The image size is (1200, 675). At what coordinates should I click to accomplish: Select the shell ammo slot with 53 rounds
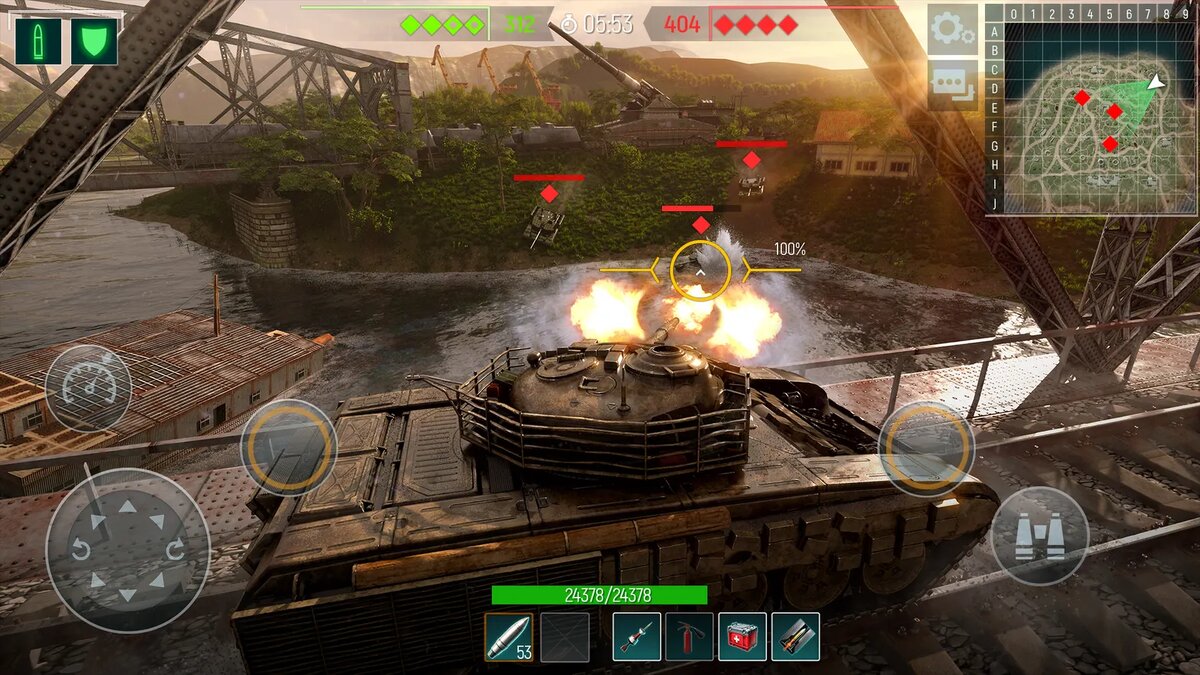click(509, 637)
